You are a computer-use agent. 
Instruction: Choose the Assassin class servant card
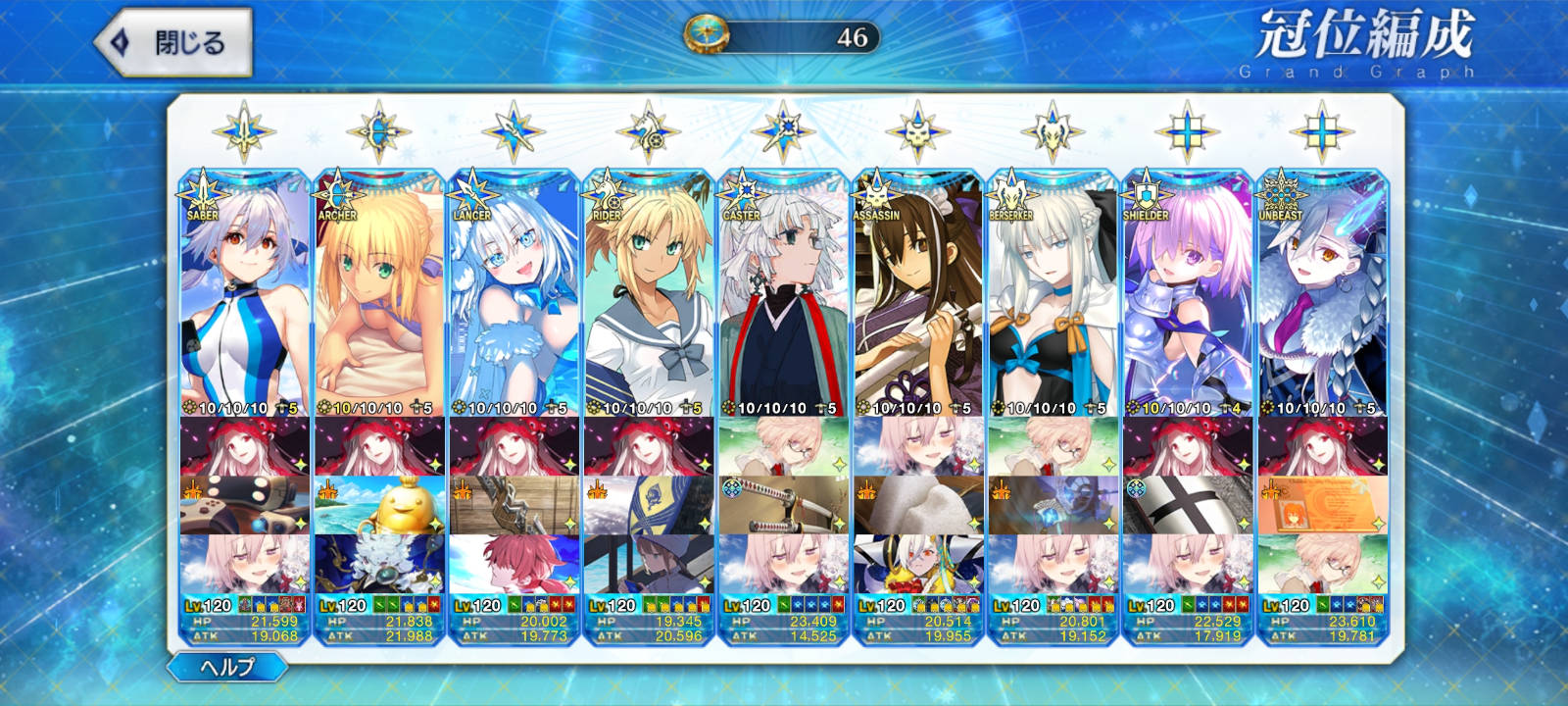[x=917, y=294]
